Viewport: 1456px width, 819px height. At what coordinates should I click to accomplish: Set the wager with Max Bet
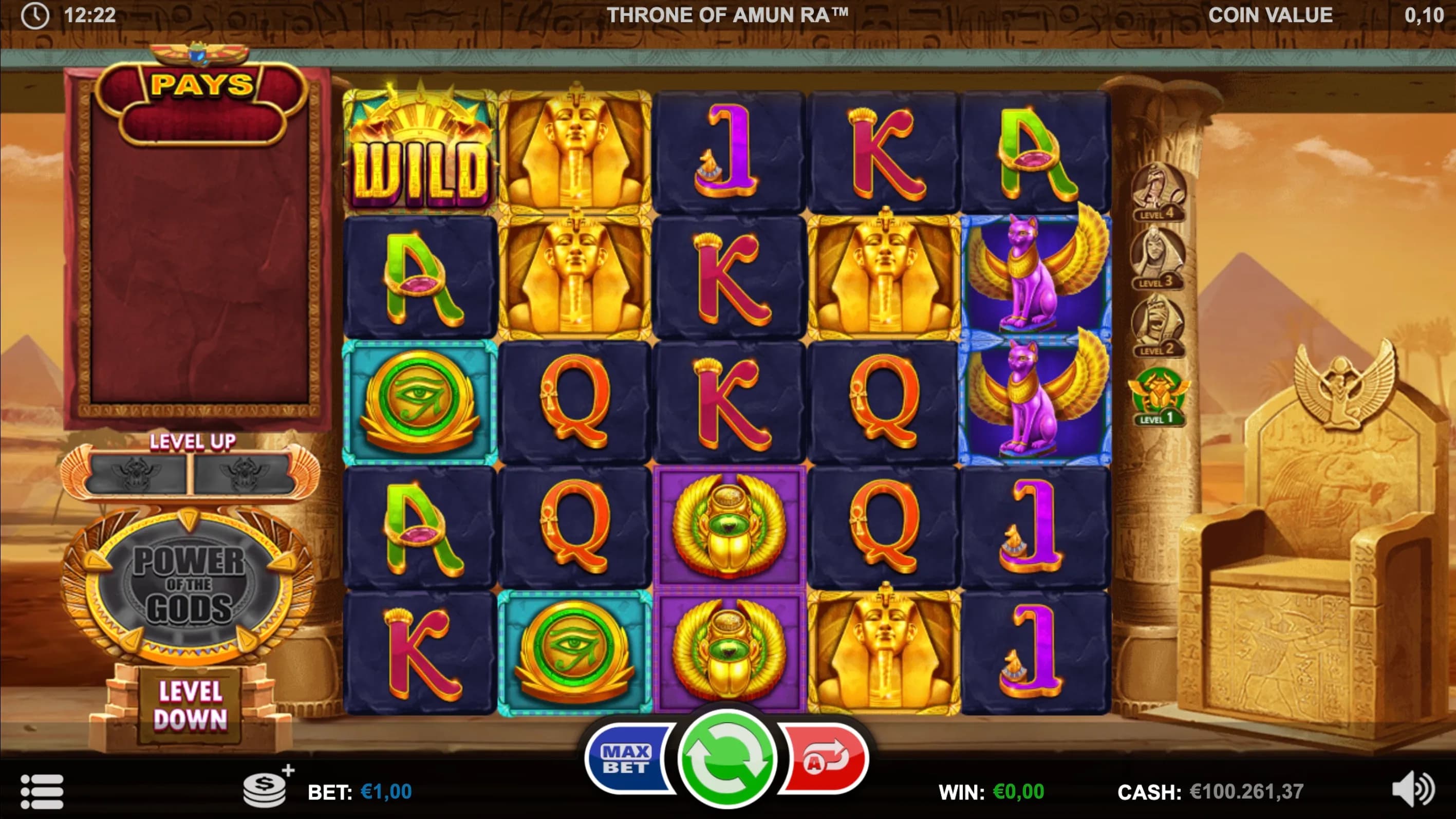[626, 759]
